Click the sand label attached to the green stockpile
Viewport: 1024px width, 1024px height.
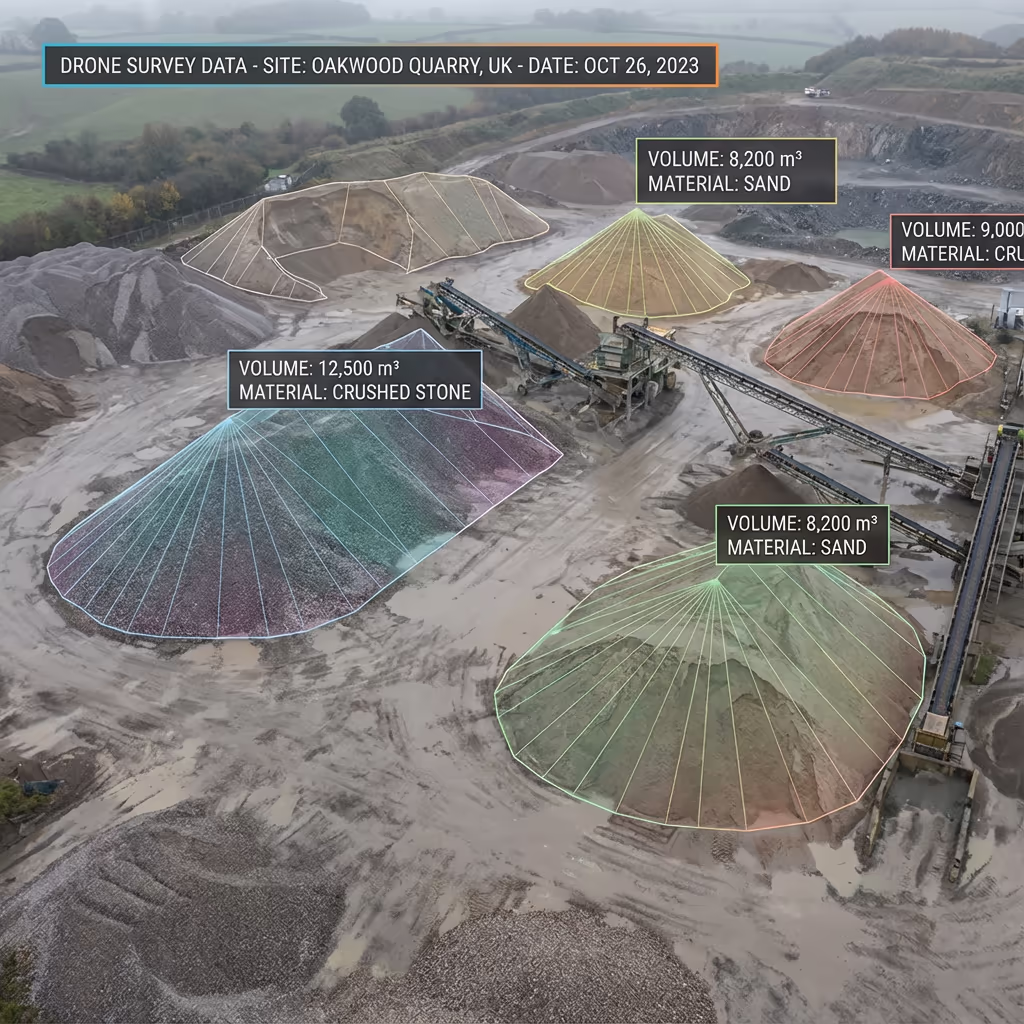click(802, 535)
